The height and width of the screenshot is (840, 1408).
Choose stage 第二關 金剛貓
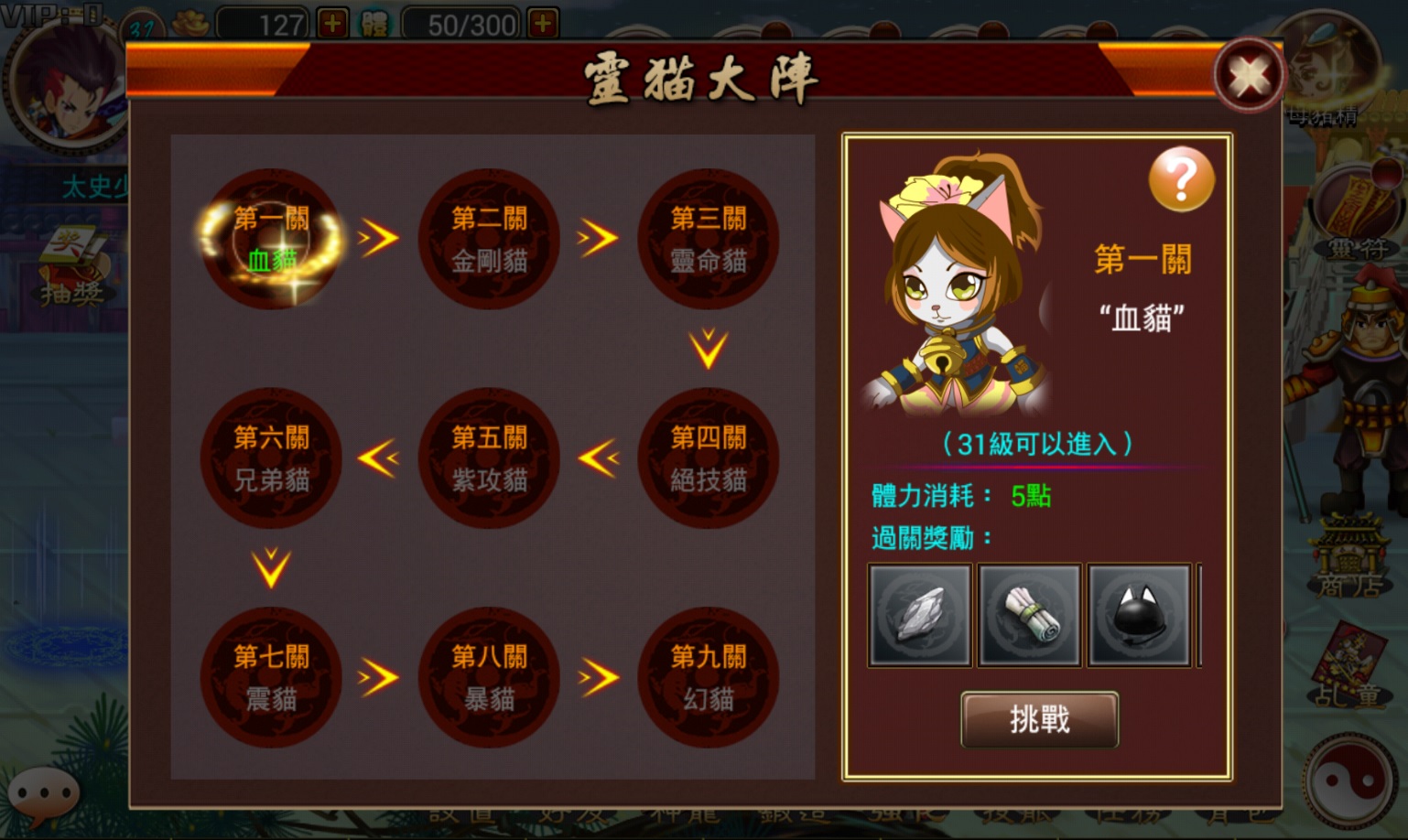click(x=489, y=239)
